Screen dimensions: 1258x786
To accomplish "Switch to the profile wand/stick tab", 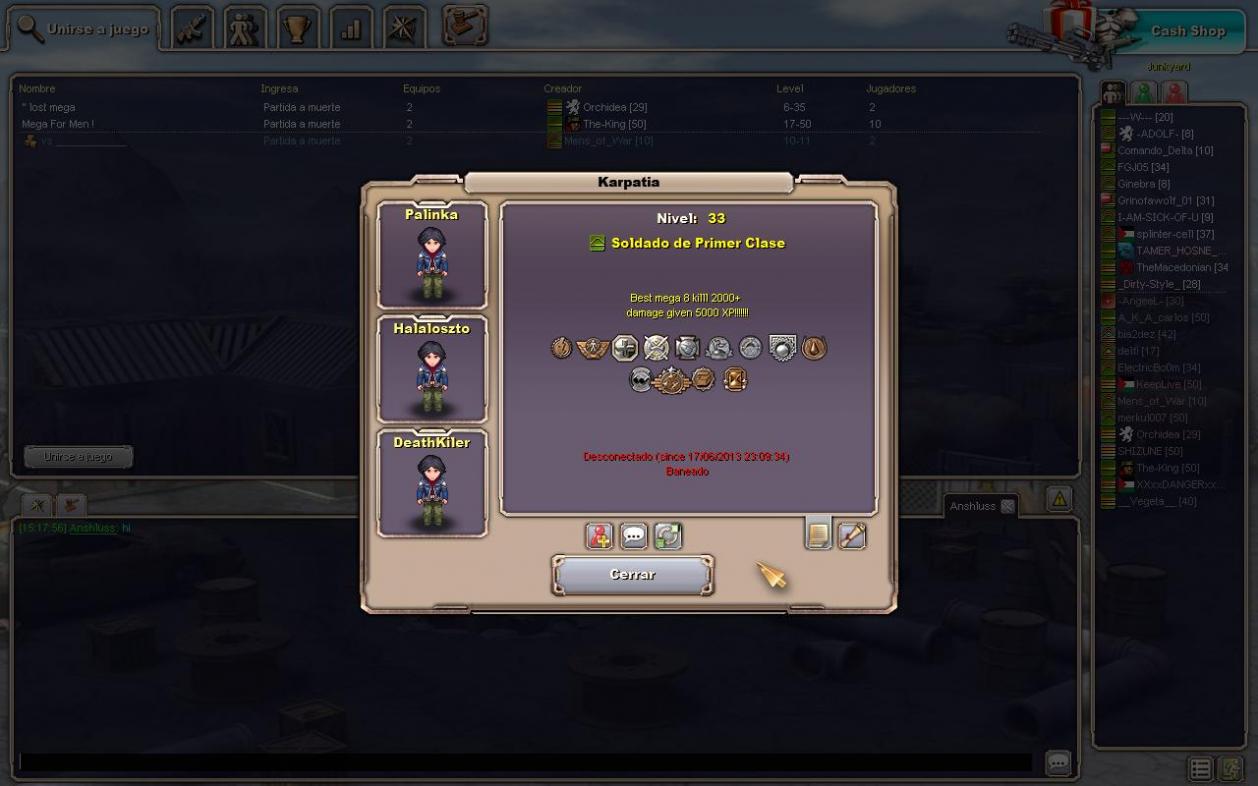I will (852, 535).
